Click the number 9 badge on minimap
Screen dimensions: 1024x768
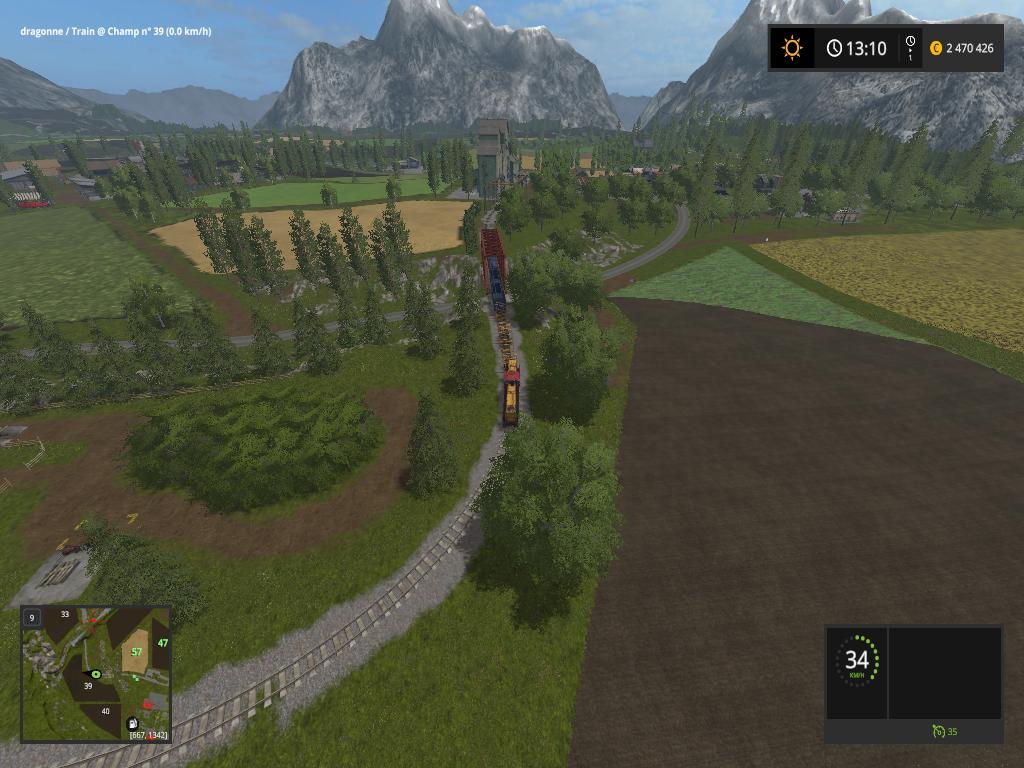point(32,618)
